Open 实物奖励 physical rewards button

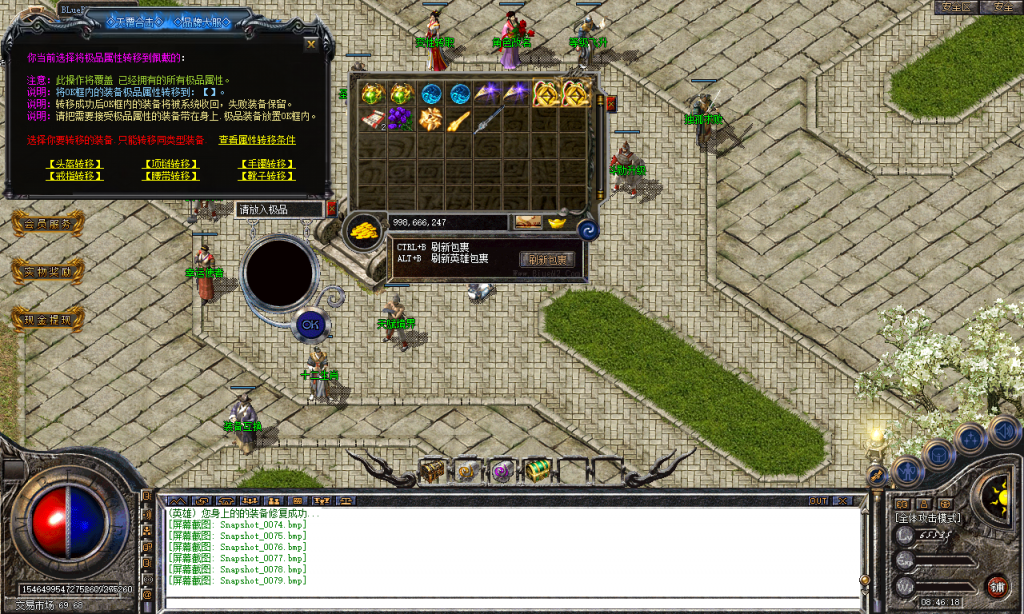[x=47, y=271]
